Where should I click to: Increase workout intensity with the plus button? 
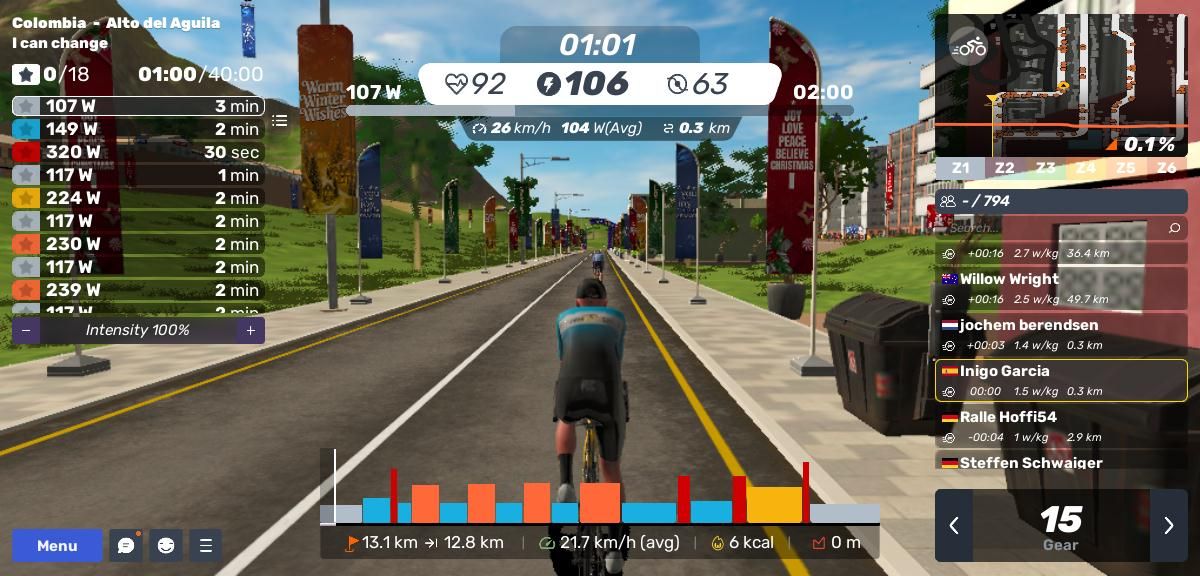point(250,330)
